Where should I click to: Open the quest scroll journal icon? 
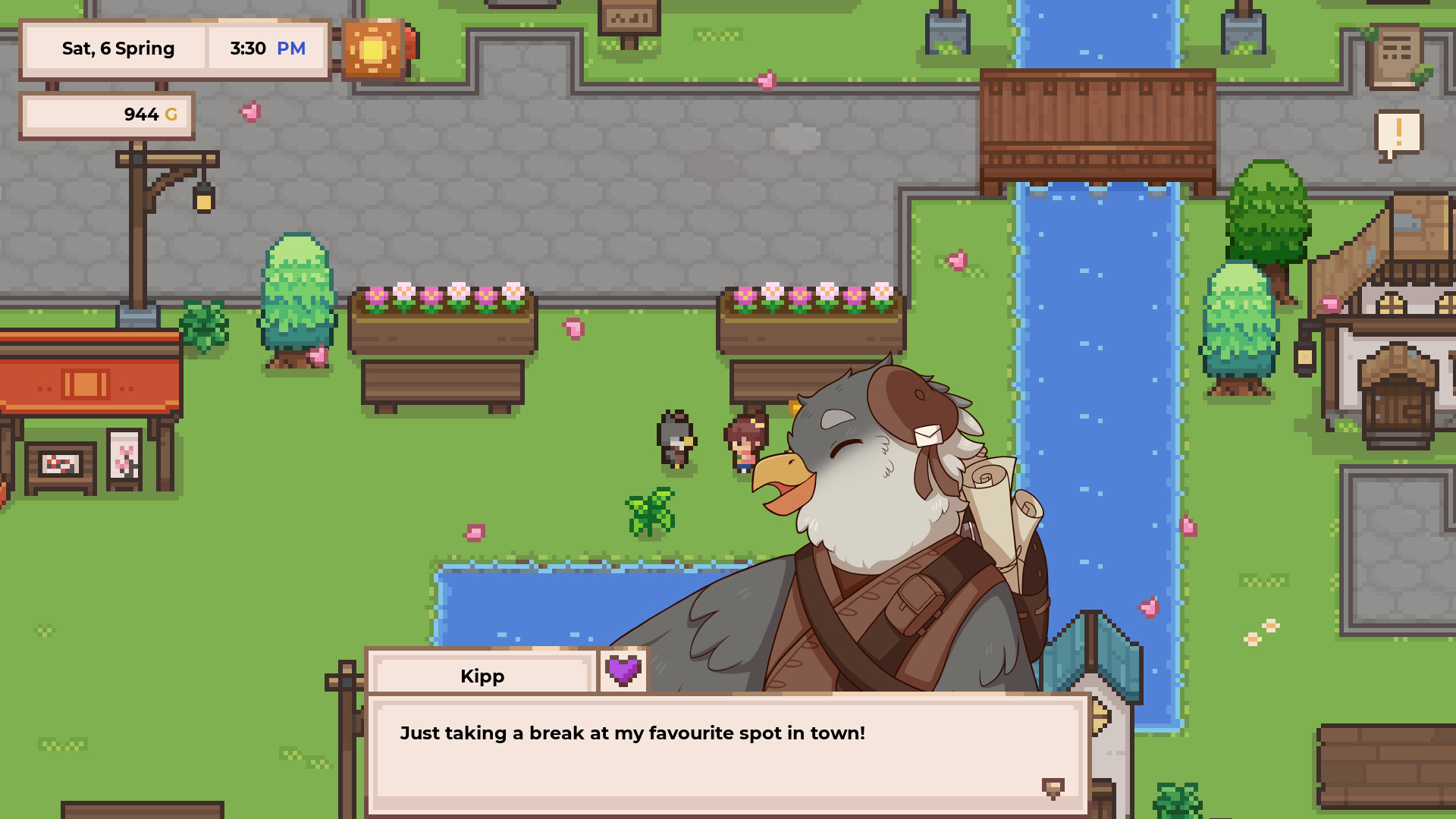click(1395, 55)
